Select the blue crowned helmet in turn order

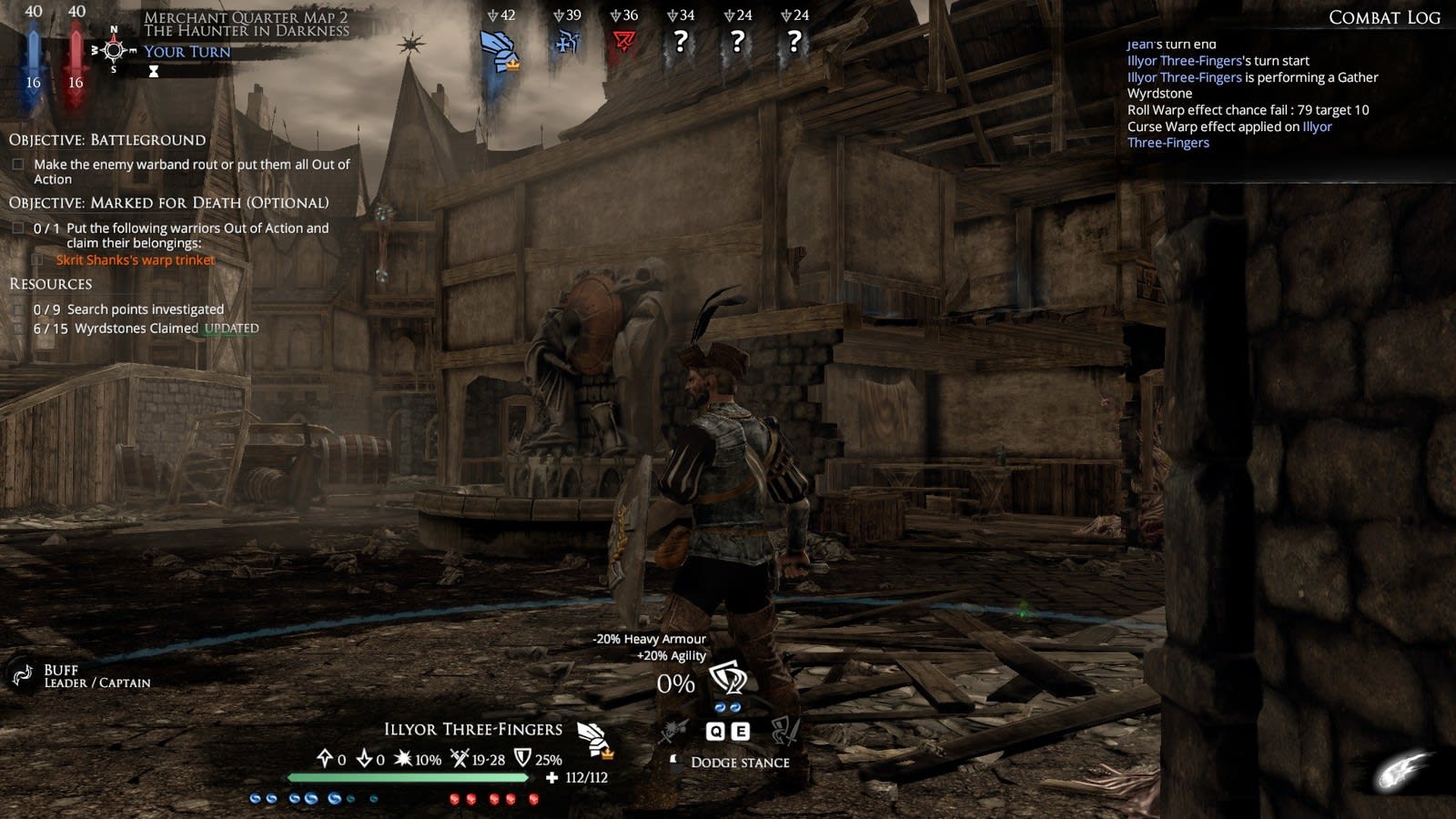(499, 51)
